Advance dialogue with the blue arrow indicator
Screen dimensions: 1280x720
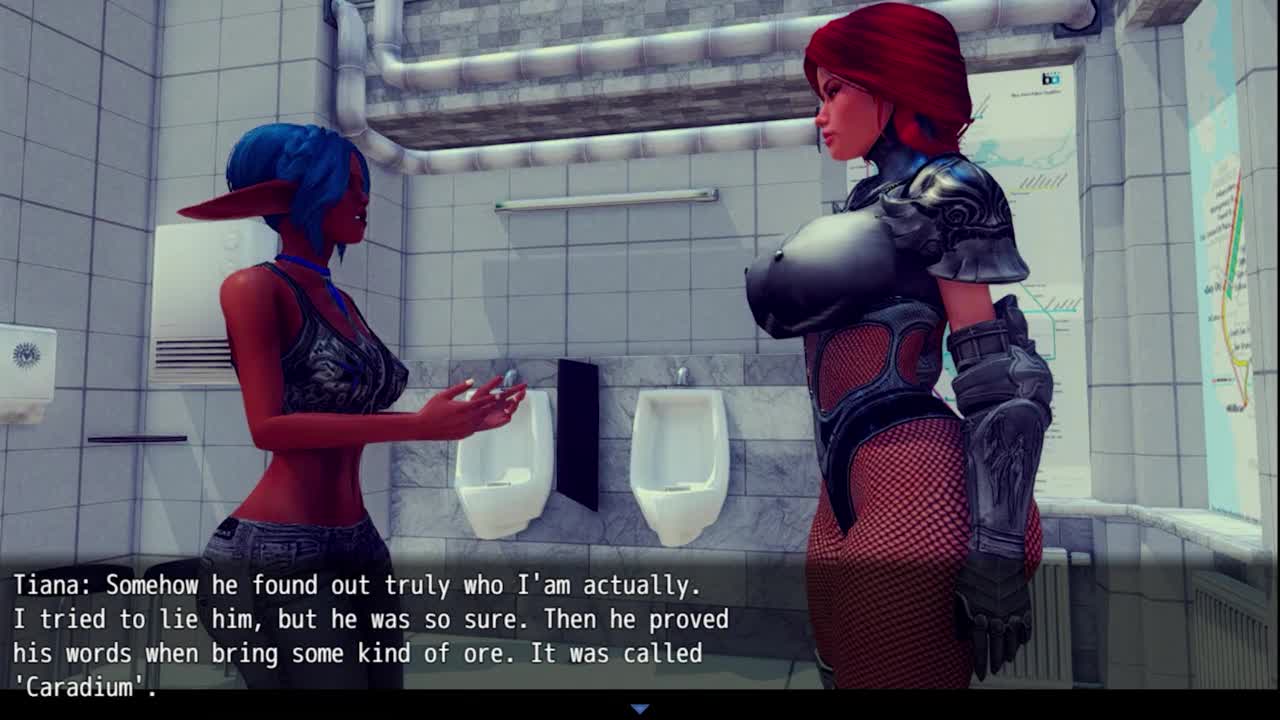640,709
